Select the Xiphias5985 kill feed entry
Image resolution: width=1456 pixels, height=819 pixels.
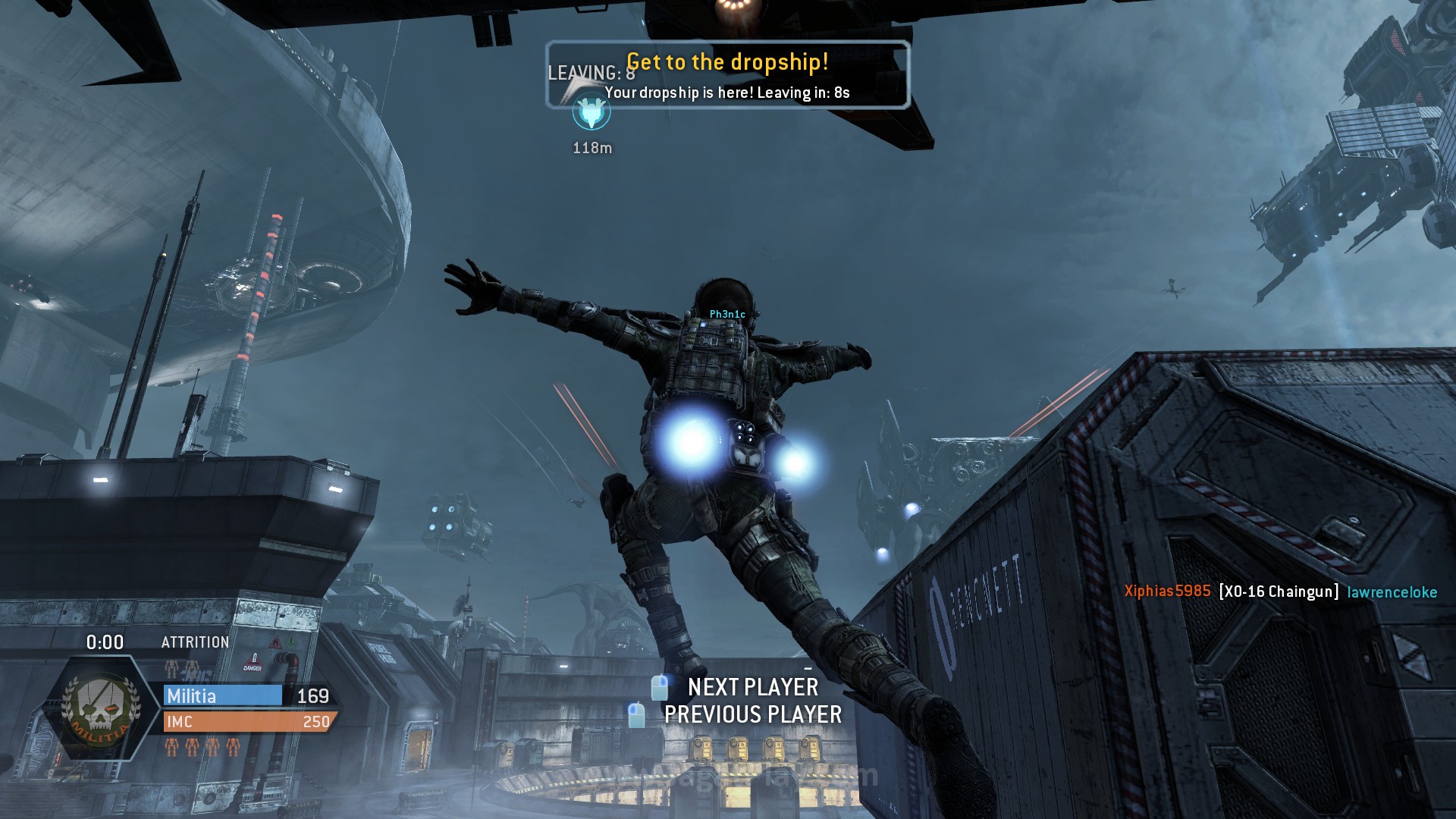coord(1167,591)
